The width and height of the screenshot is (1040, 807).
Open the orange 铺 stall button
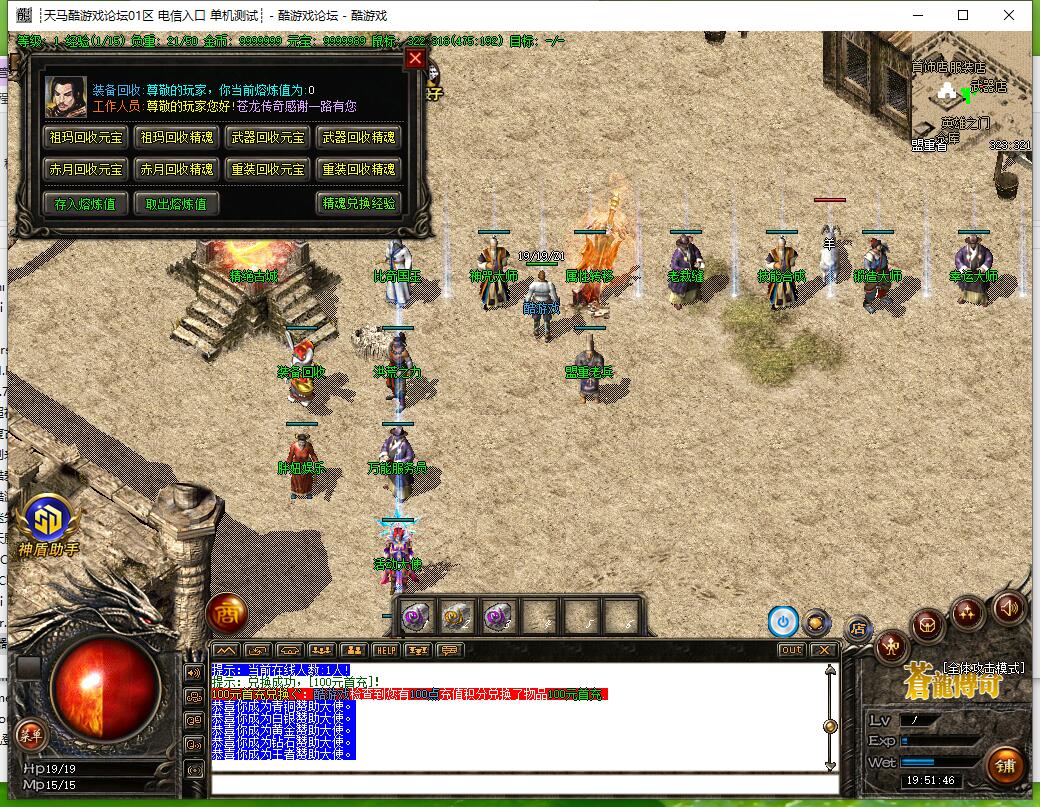pyautogui.click(x=1004, y=767)
